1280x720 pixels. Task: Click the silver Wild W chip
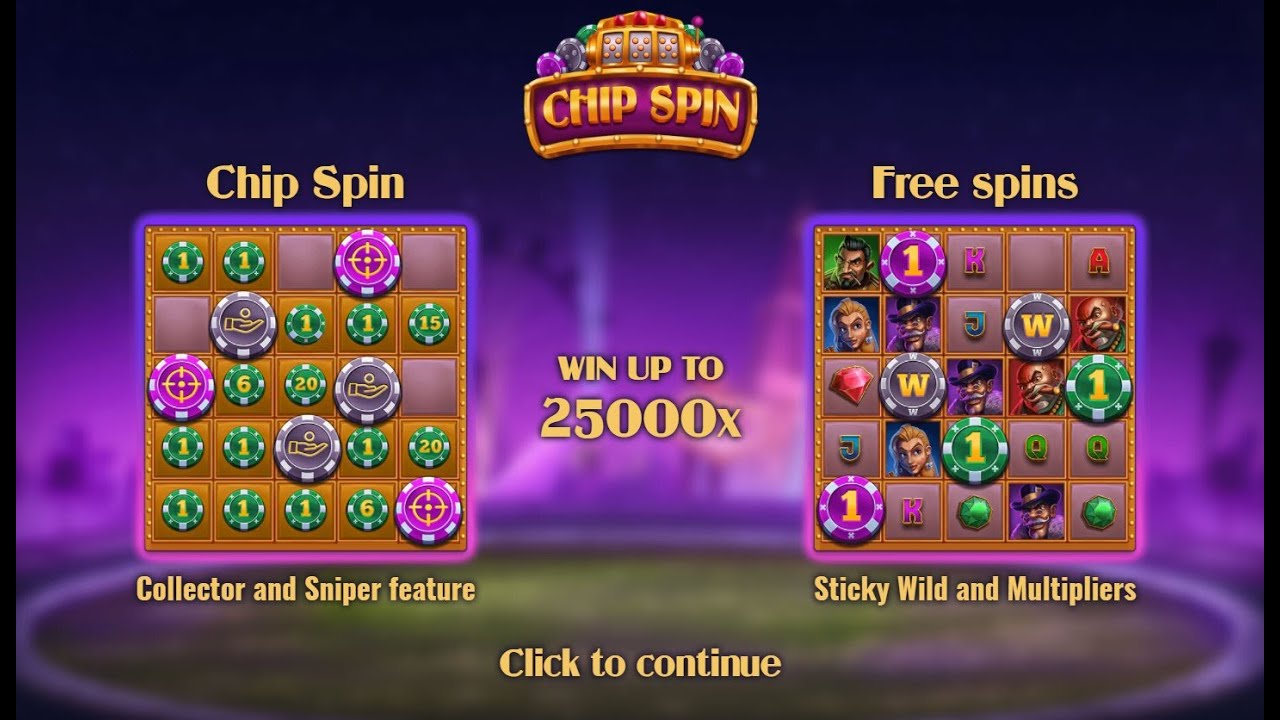[1035, 323]
